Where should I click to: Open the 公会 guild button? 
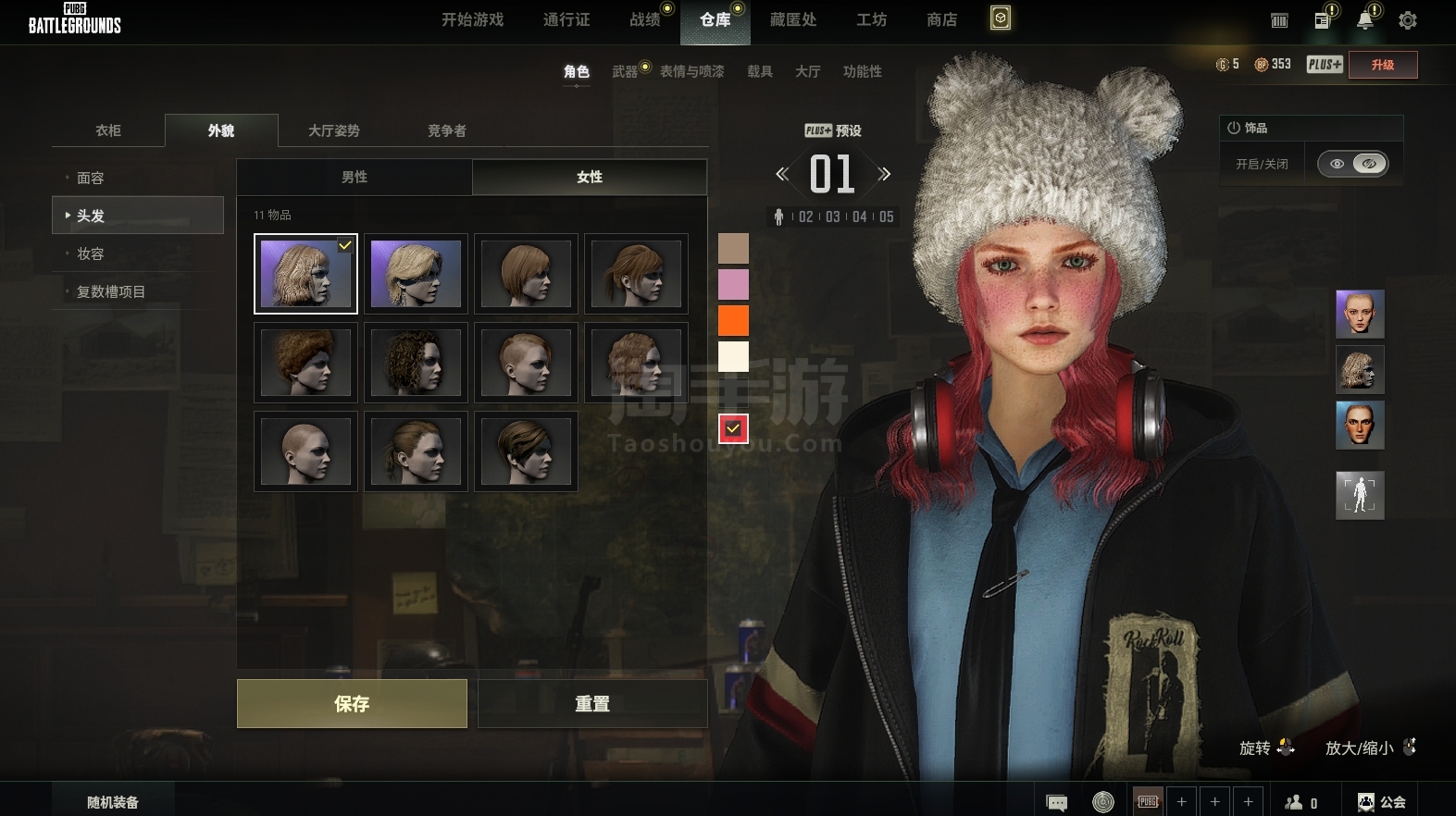pos(1382,802)
